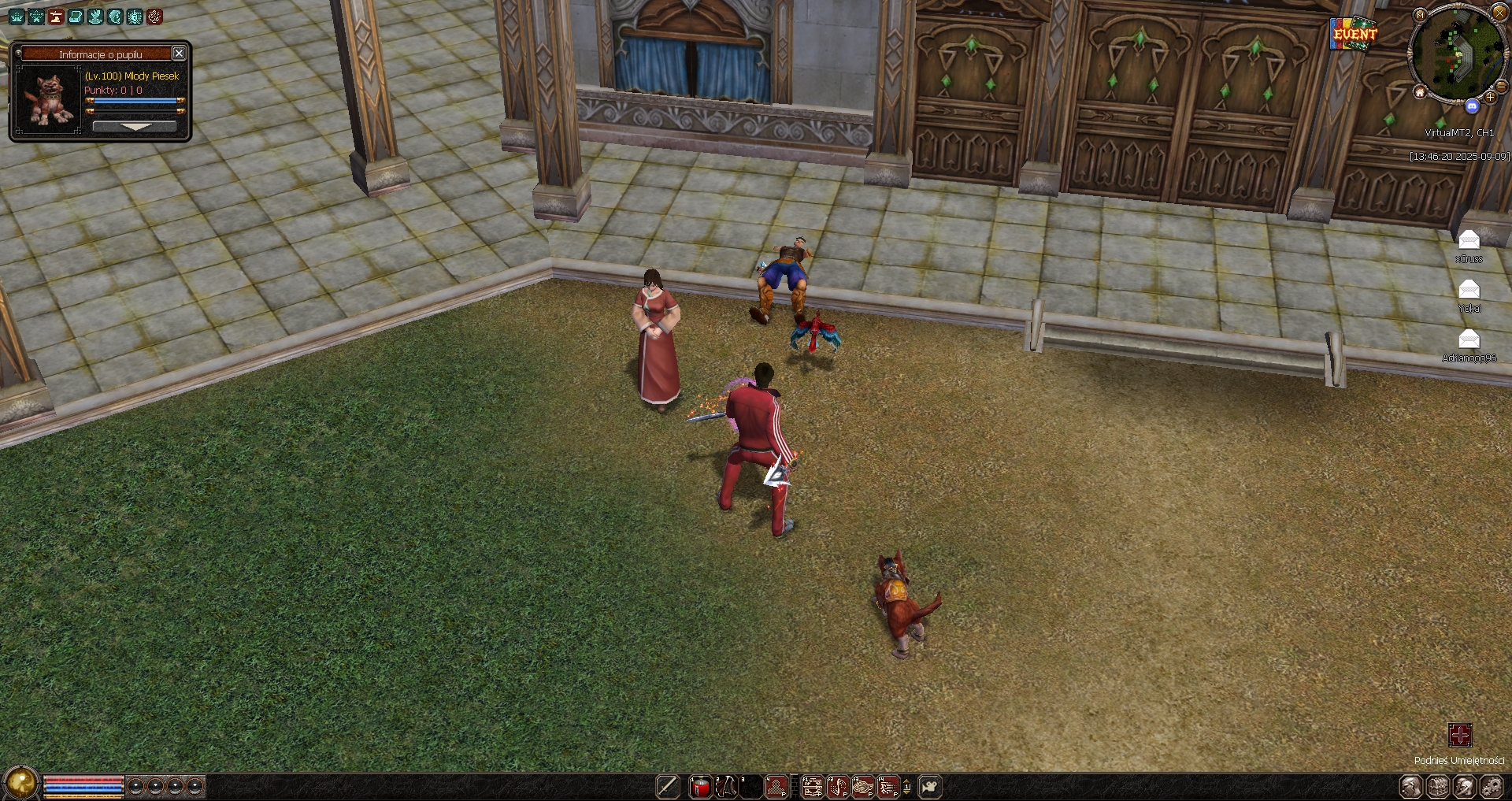
Task: Zoom in the minimap with plus button
Action: coord(1490,98)
